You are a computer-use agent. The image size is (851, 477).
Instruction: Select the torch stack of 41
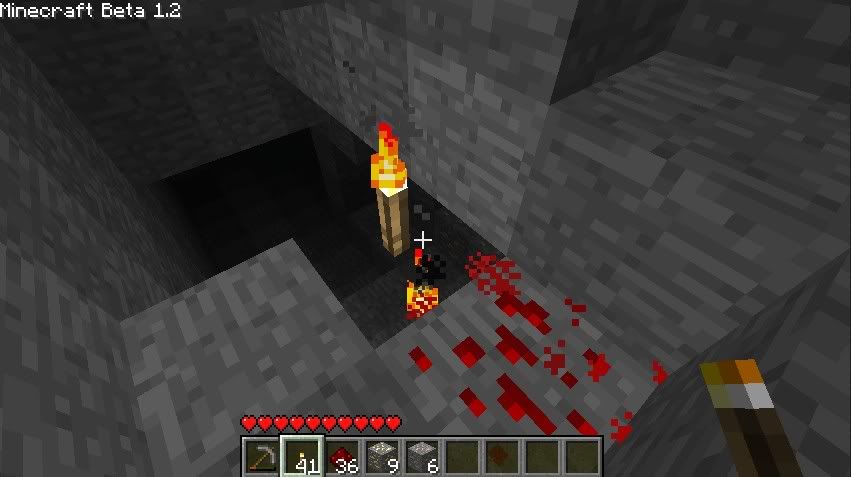pyautogui.click(x=301, y=456)
